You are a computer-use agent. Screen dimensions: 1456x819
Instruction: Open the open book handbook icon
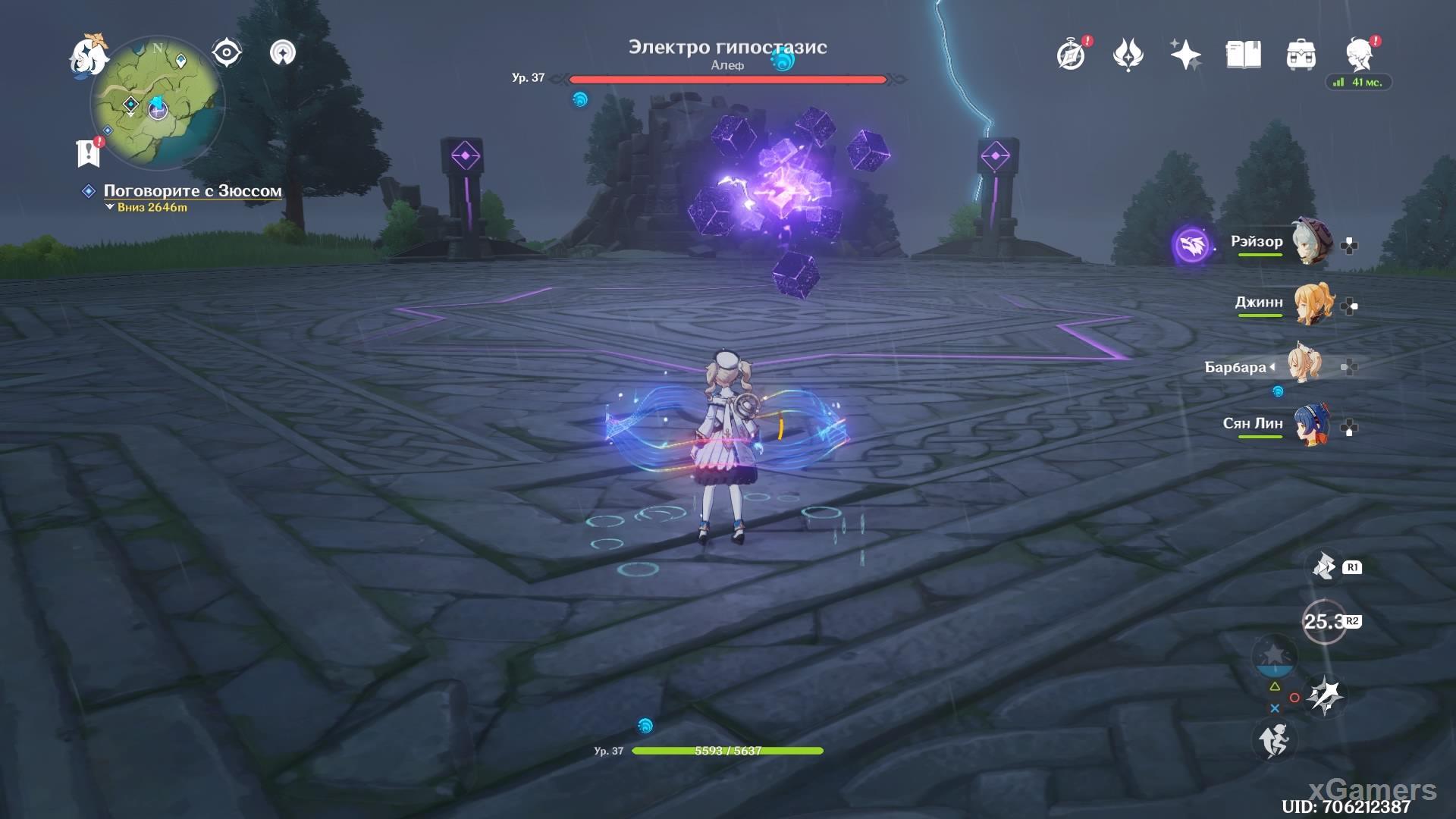click(1243, 55)
